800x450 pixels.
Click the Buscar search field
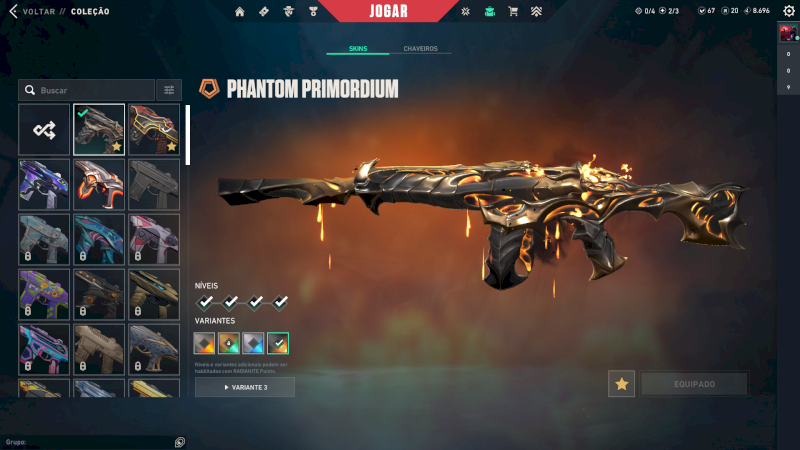(x=88, y=90)
